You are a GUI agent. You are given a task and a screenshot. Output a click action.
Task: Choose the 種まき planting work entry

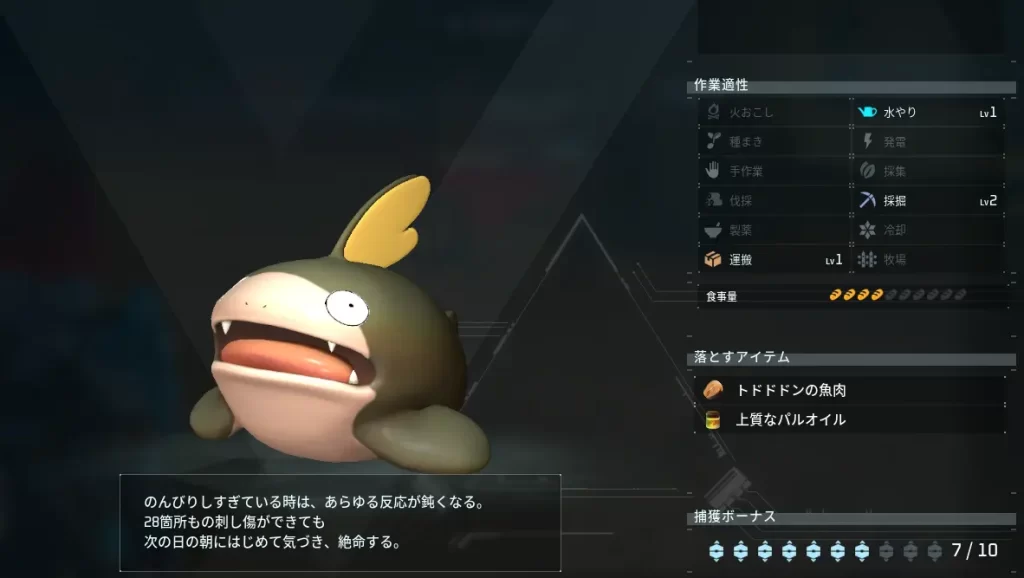click(773, 141)
